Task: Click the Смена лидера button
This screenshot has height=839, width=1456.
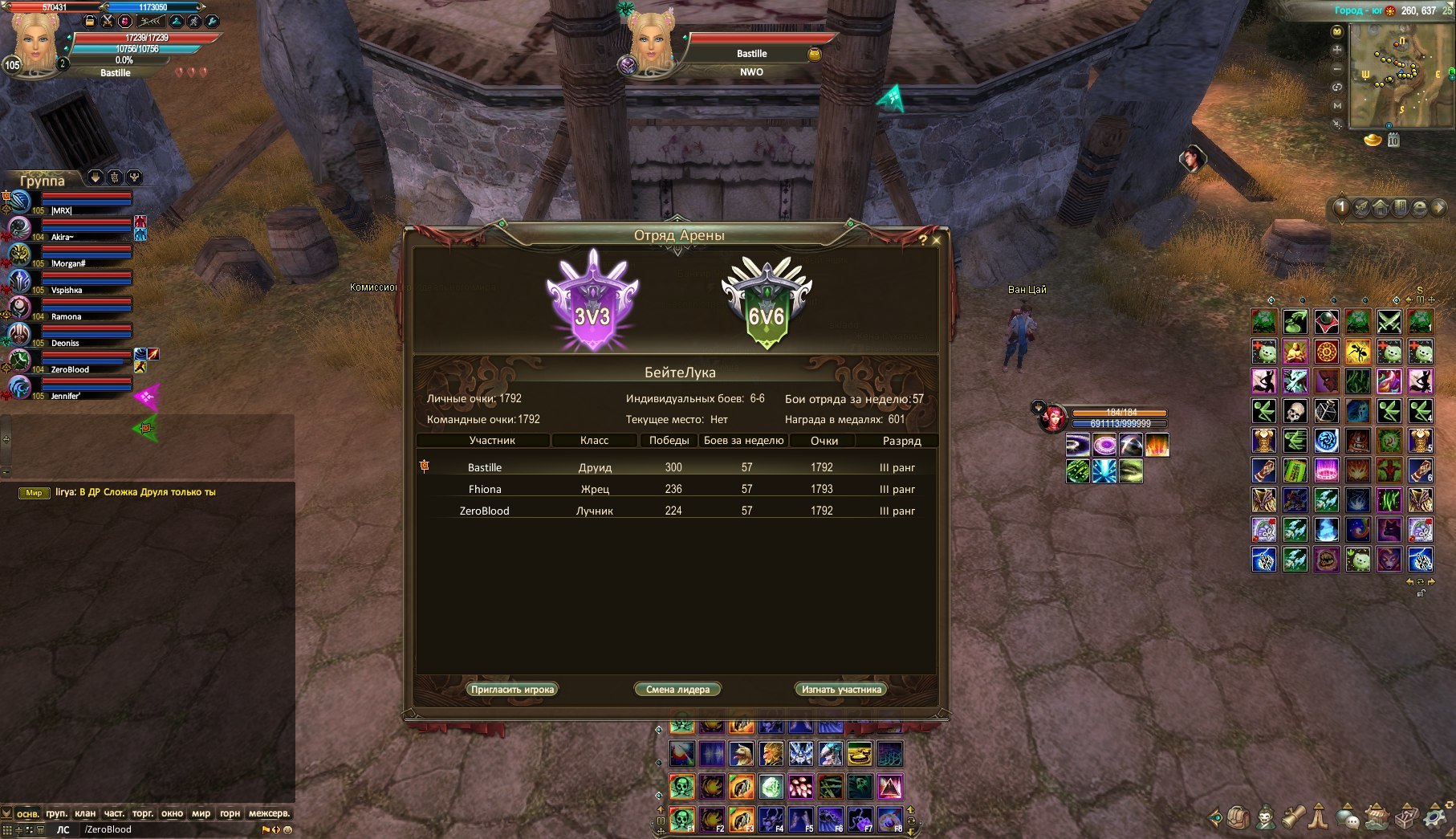Action: (x=677, y=690)
